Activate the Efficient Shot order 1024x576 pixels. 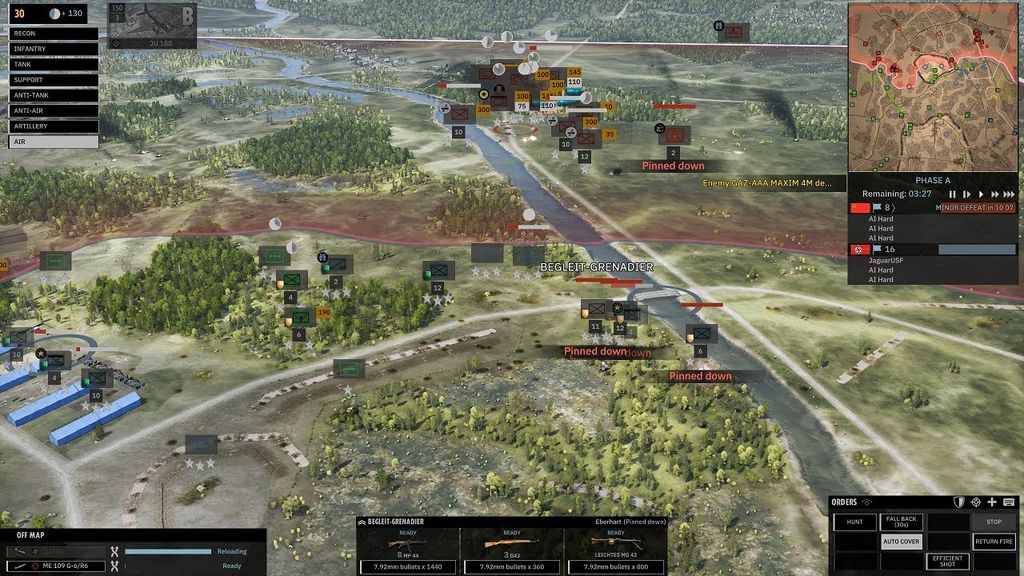point(947,562)
